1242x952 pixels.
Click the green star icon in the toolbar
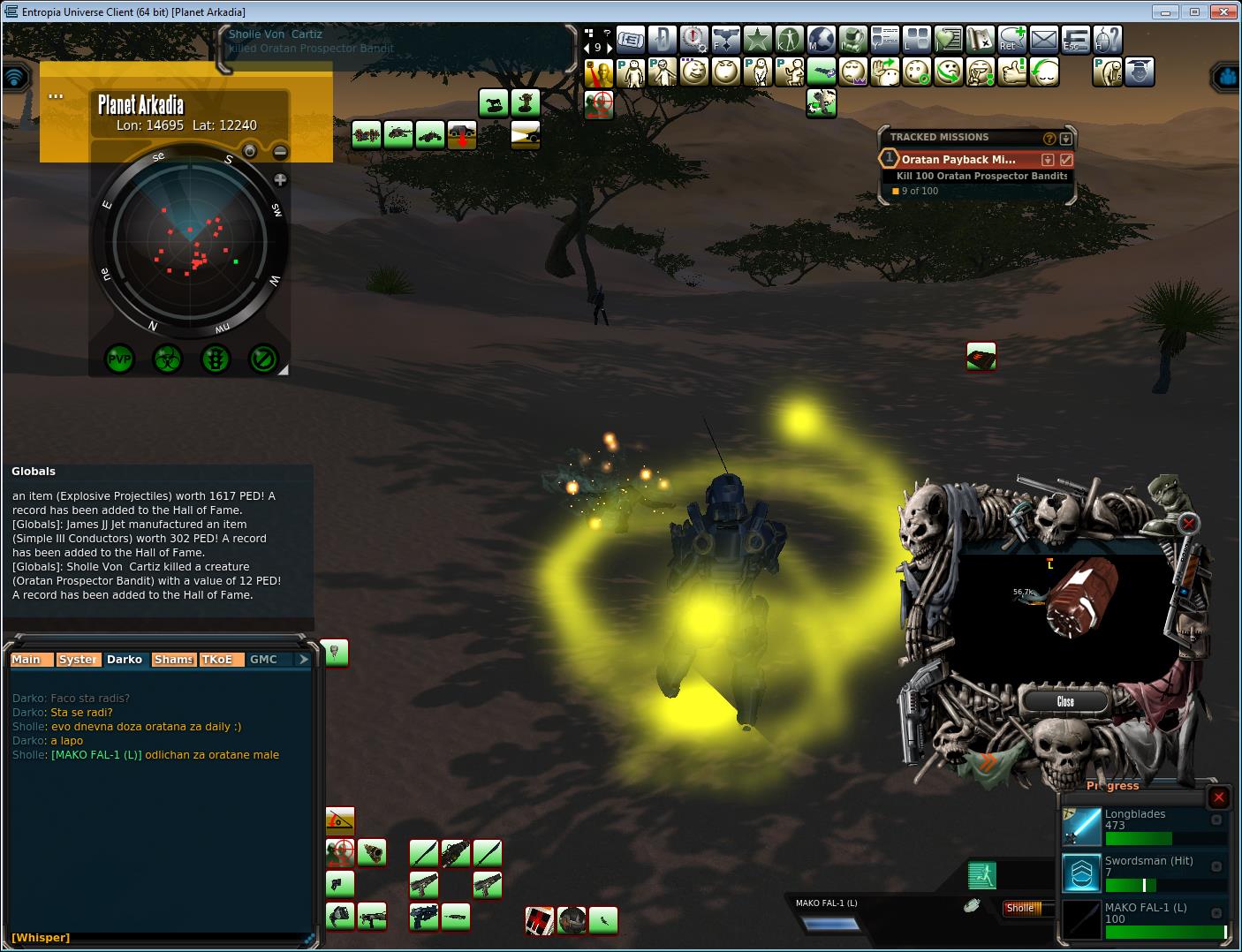[x=757, y=39]
